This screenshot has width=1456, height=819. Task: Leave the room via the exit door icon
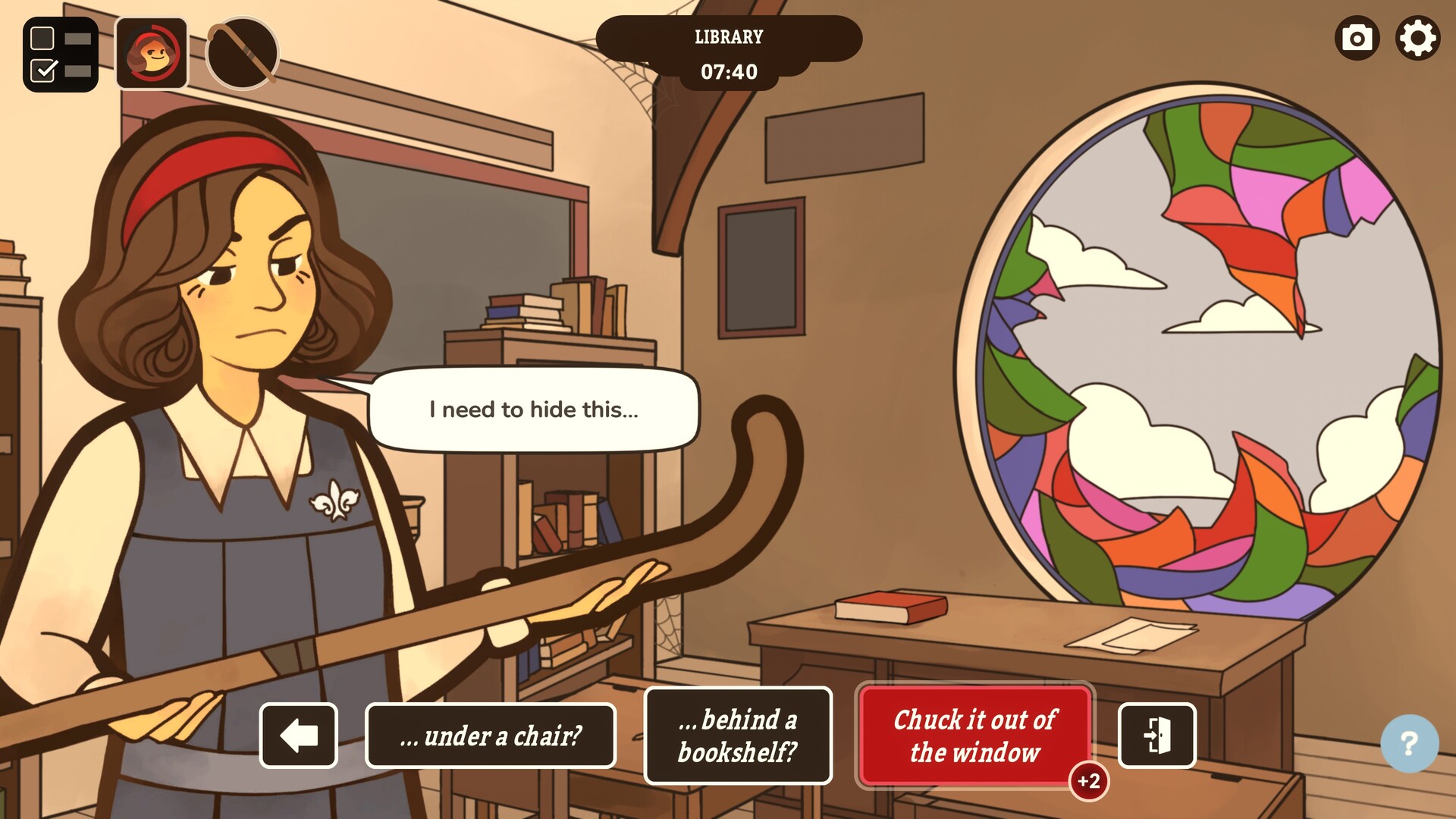[1156, 736]
